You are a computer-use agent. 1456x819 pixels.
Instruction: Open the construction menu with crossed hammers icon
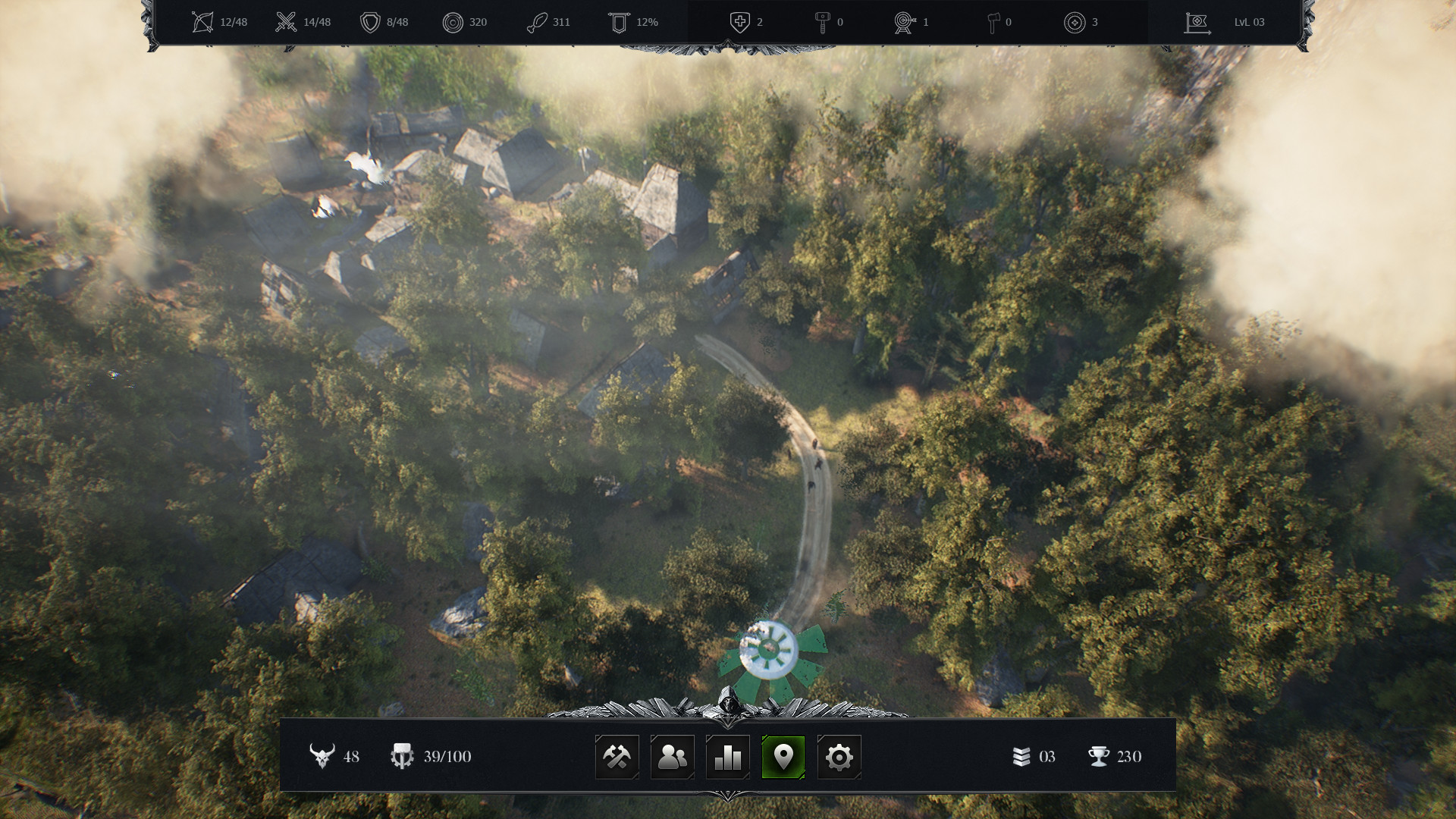[617, 756]
